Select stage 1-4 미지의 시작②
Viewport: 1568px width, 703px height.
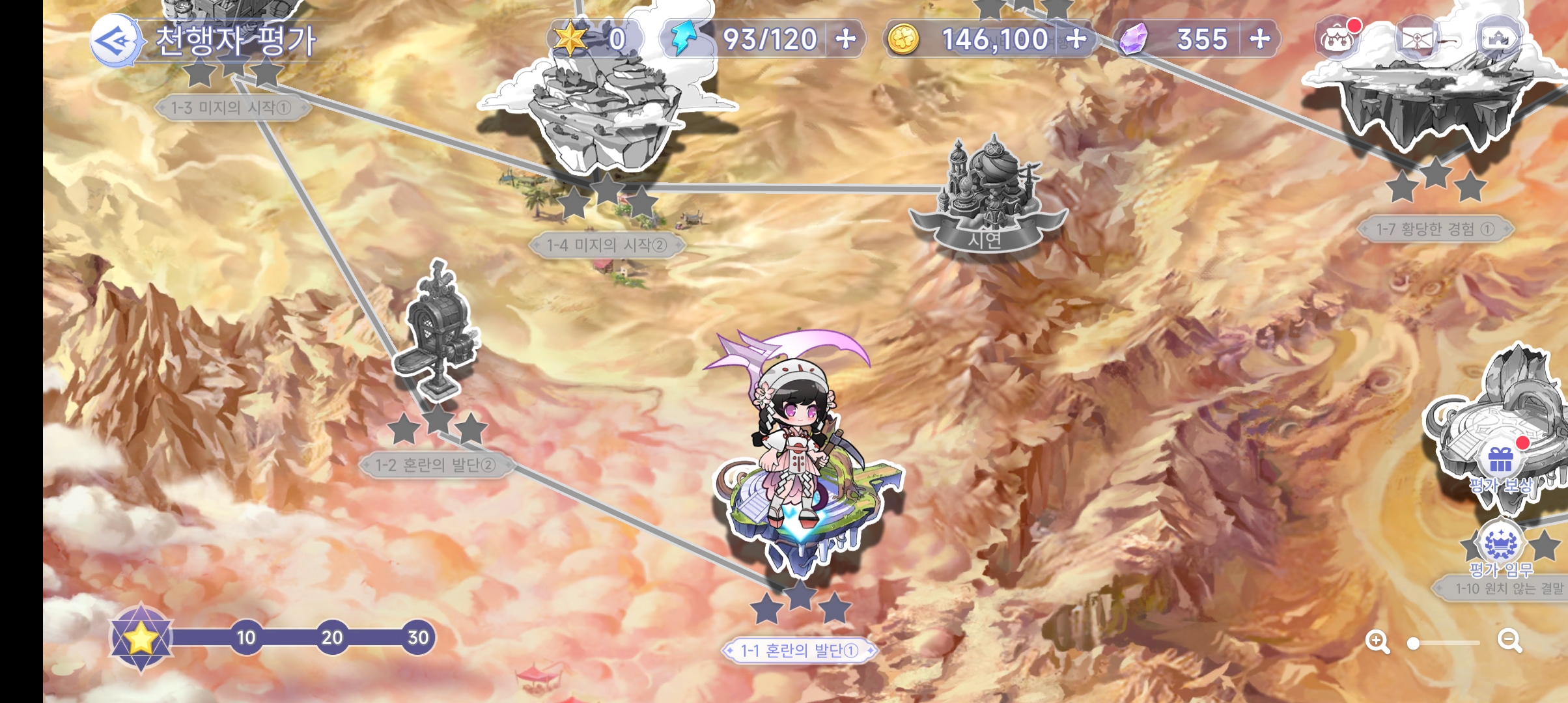607,245
